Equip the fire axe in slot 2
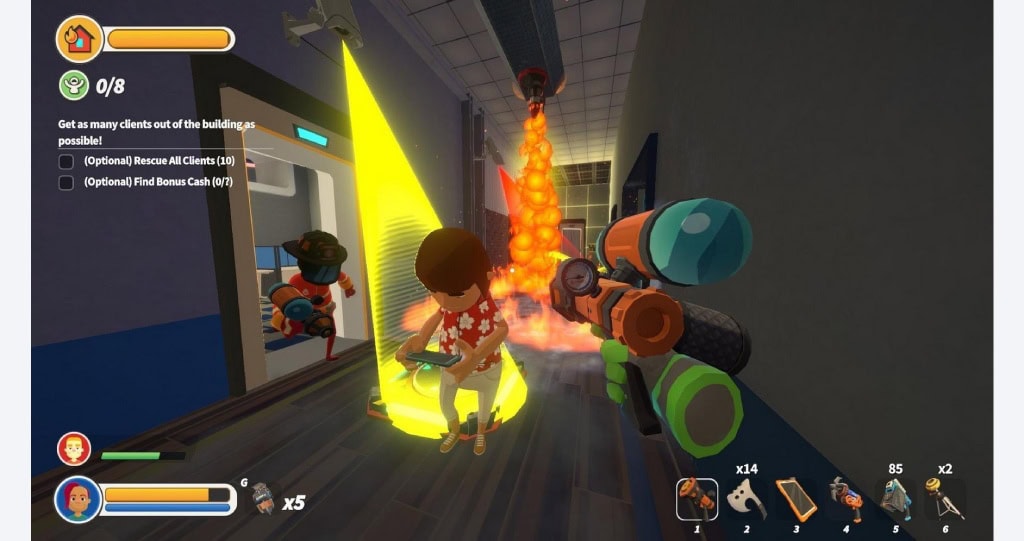The height and width of the screenshot is (541, 1024). point(746,498)
